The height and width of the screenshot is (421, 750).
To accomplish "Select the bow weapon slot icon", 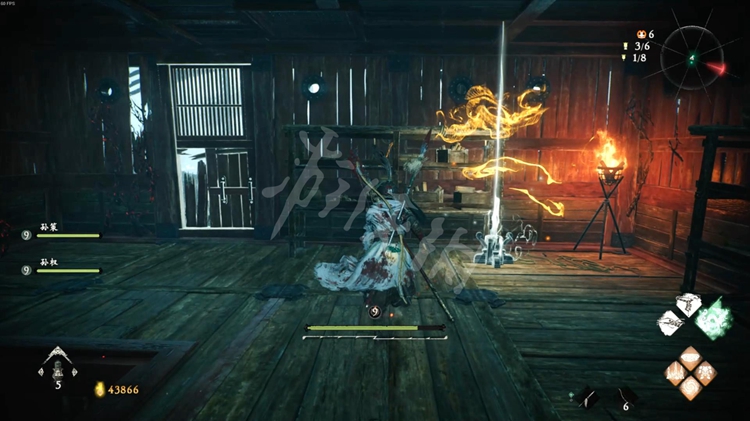I will pos(587,398).
